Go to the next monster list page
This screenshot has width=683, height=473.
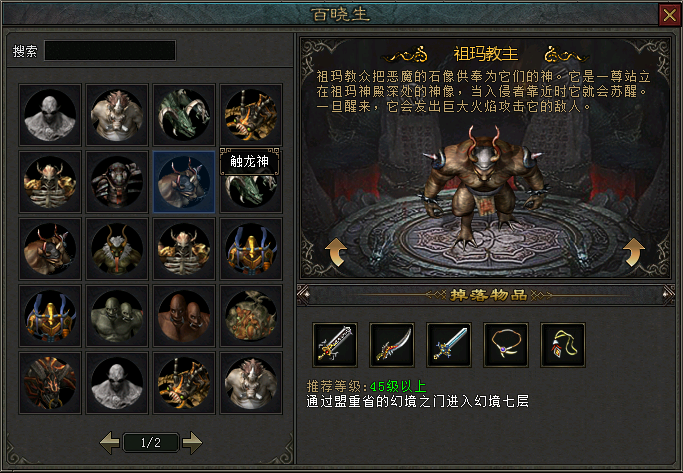(193, 440)
